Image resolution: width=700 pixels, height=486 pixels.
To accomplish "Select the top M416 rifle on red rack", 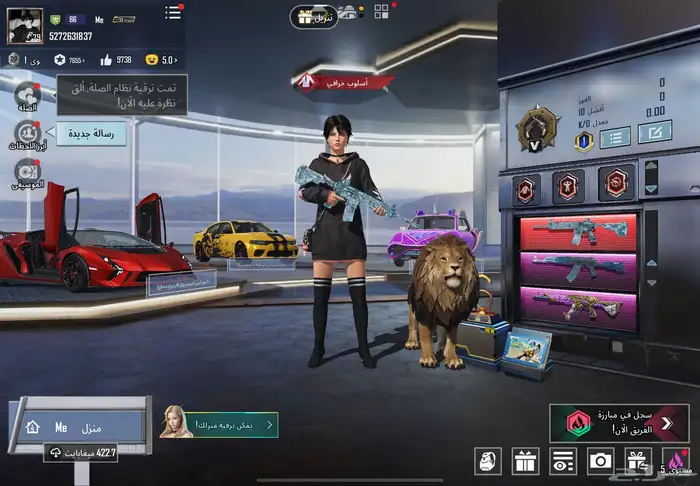I will (577, 232).
